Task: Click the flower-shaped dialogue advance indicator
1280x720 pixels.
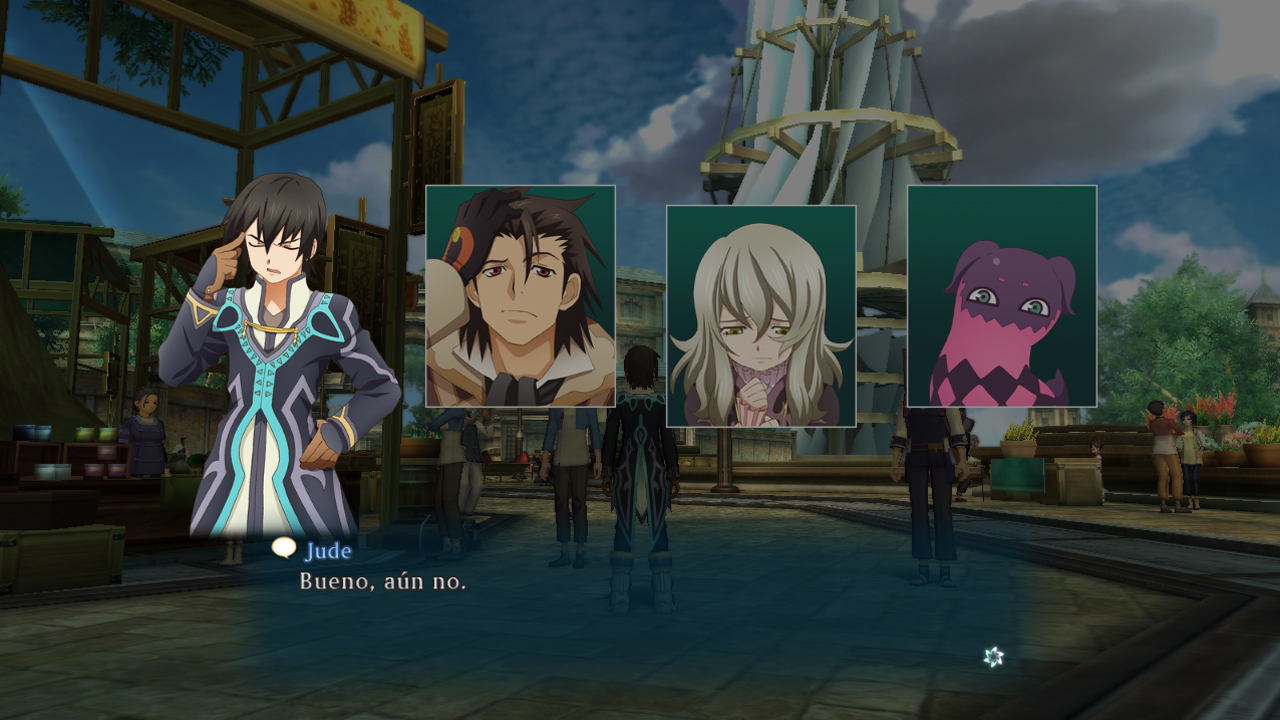Action: pyautogui.click(x=993, y=657)
